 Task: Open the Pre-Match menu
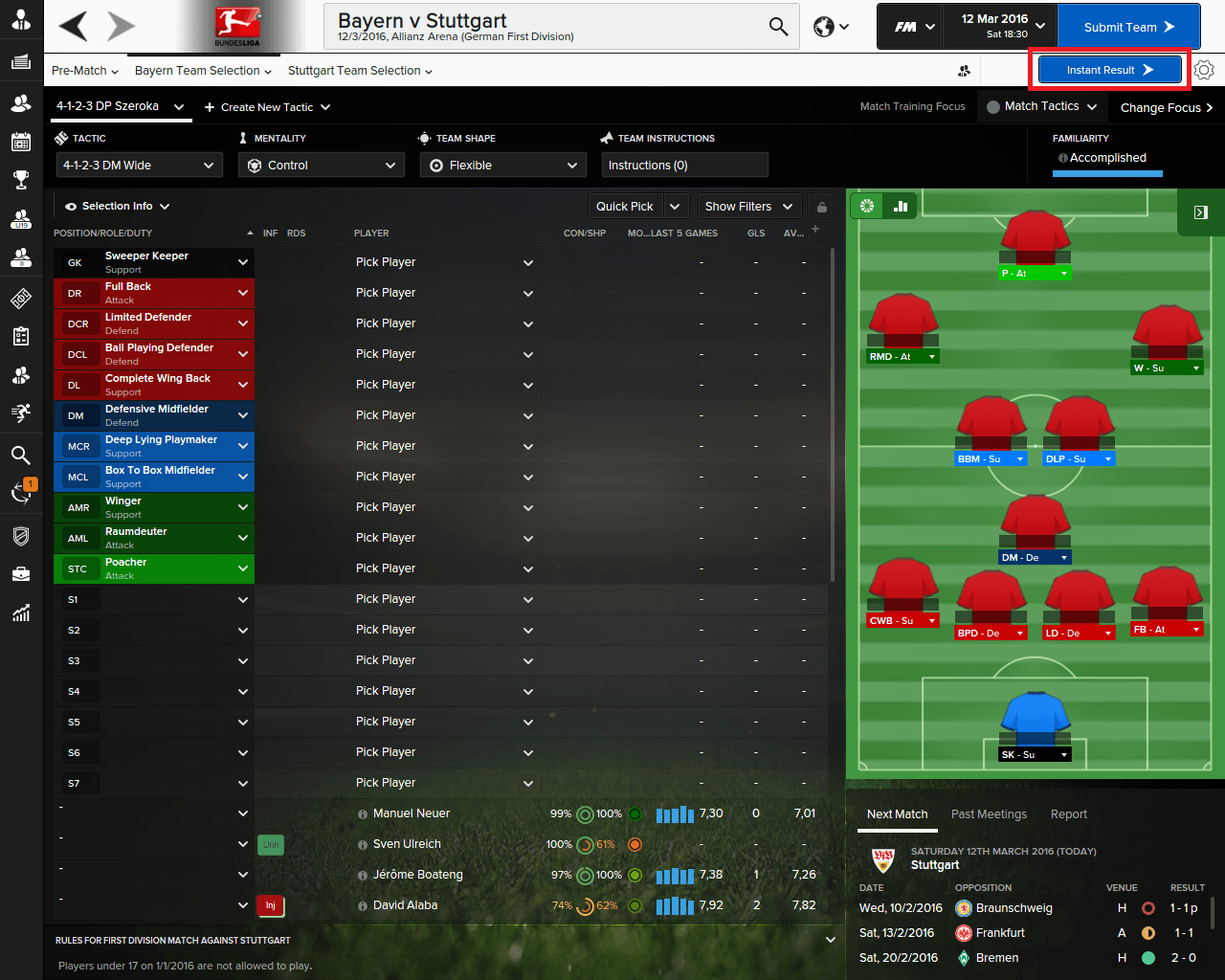click(84, 71)
